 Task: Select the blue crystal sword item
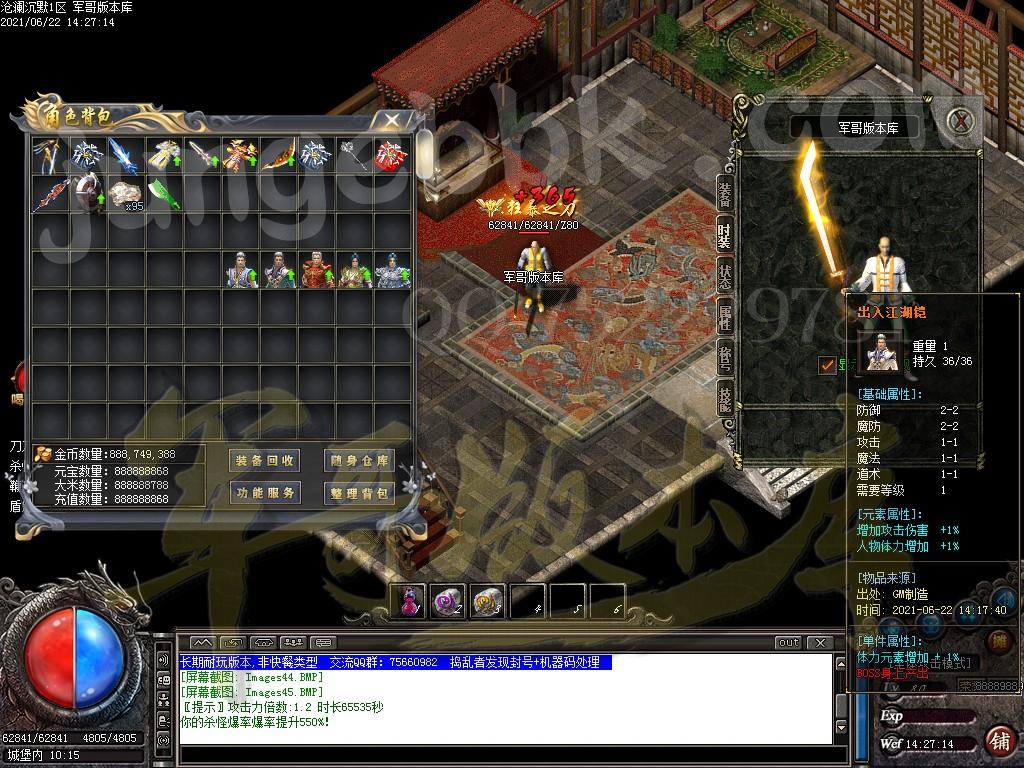122,156
